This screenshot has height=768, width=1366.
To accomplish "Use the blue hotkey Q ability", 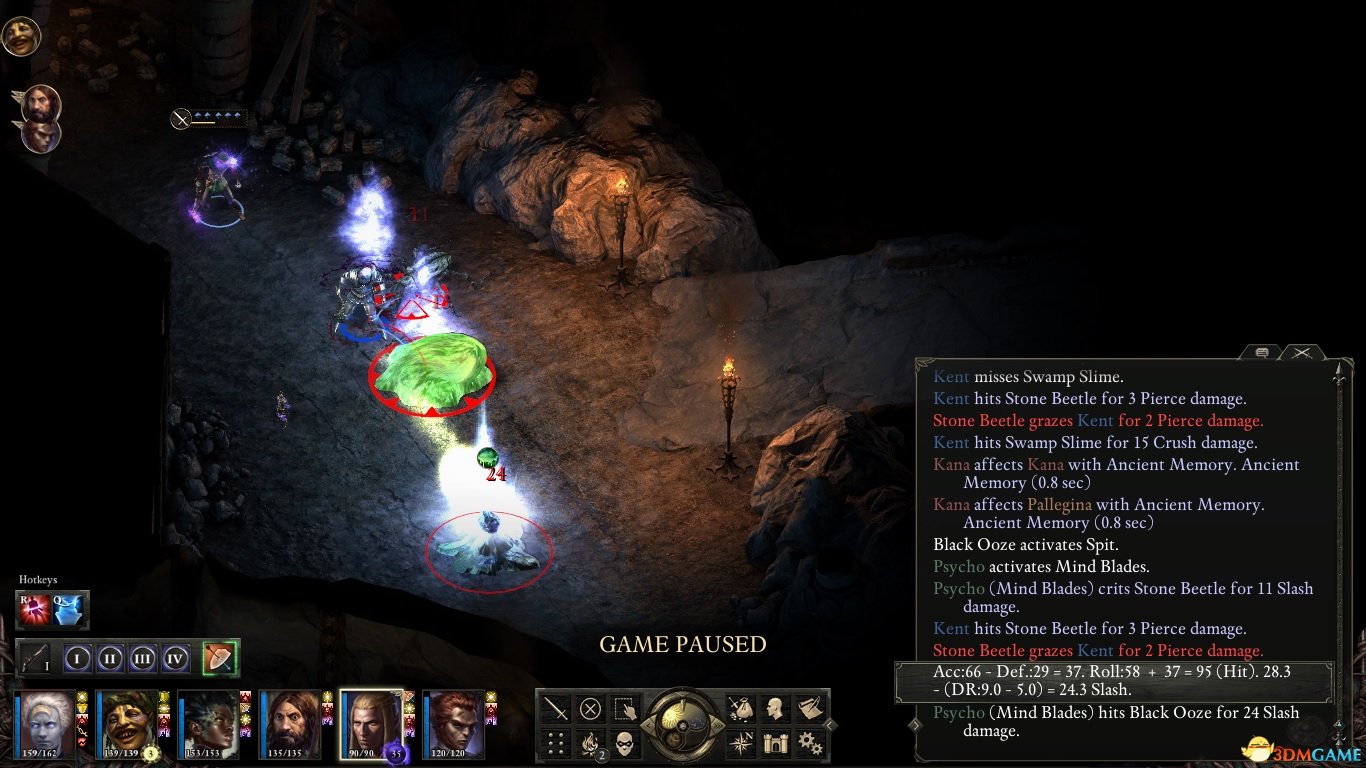I will pos(70,609).
